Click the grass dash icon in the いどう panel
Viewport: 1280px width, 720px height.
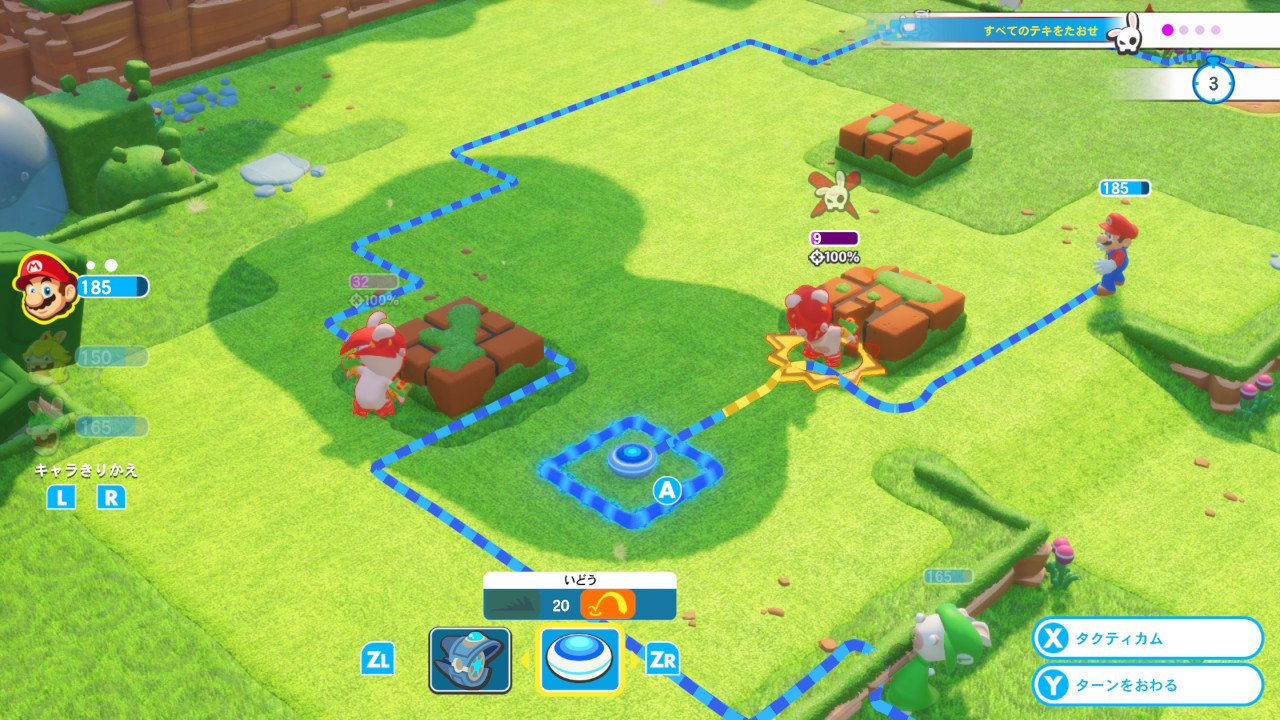click(512, 602)
